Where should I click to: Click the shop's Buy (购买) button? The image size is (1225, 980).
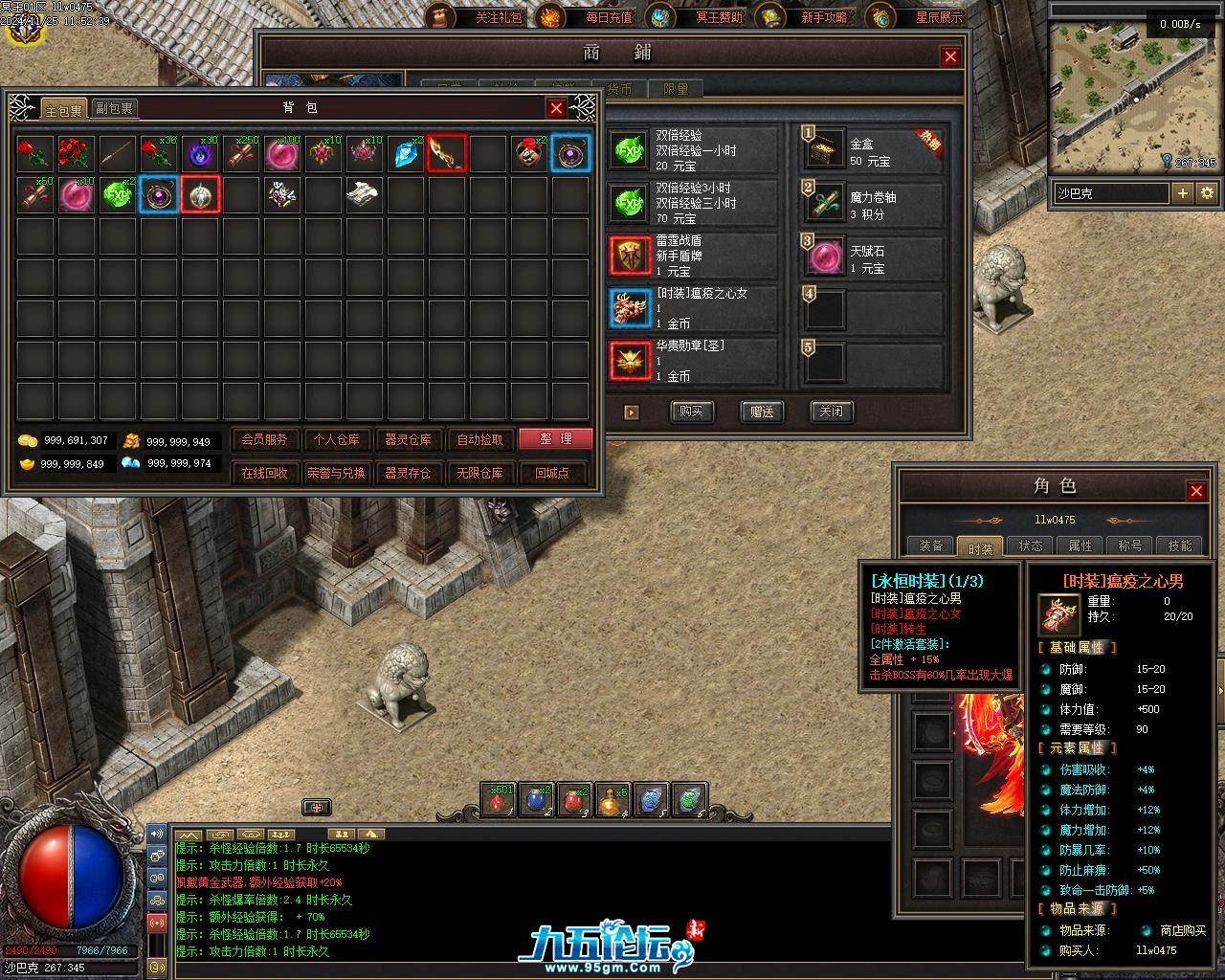[691, 412]
